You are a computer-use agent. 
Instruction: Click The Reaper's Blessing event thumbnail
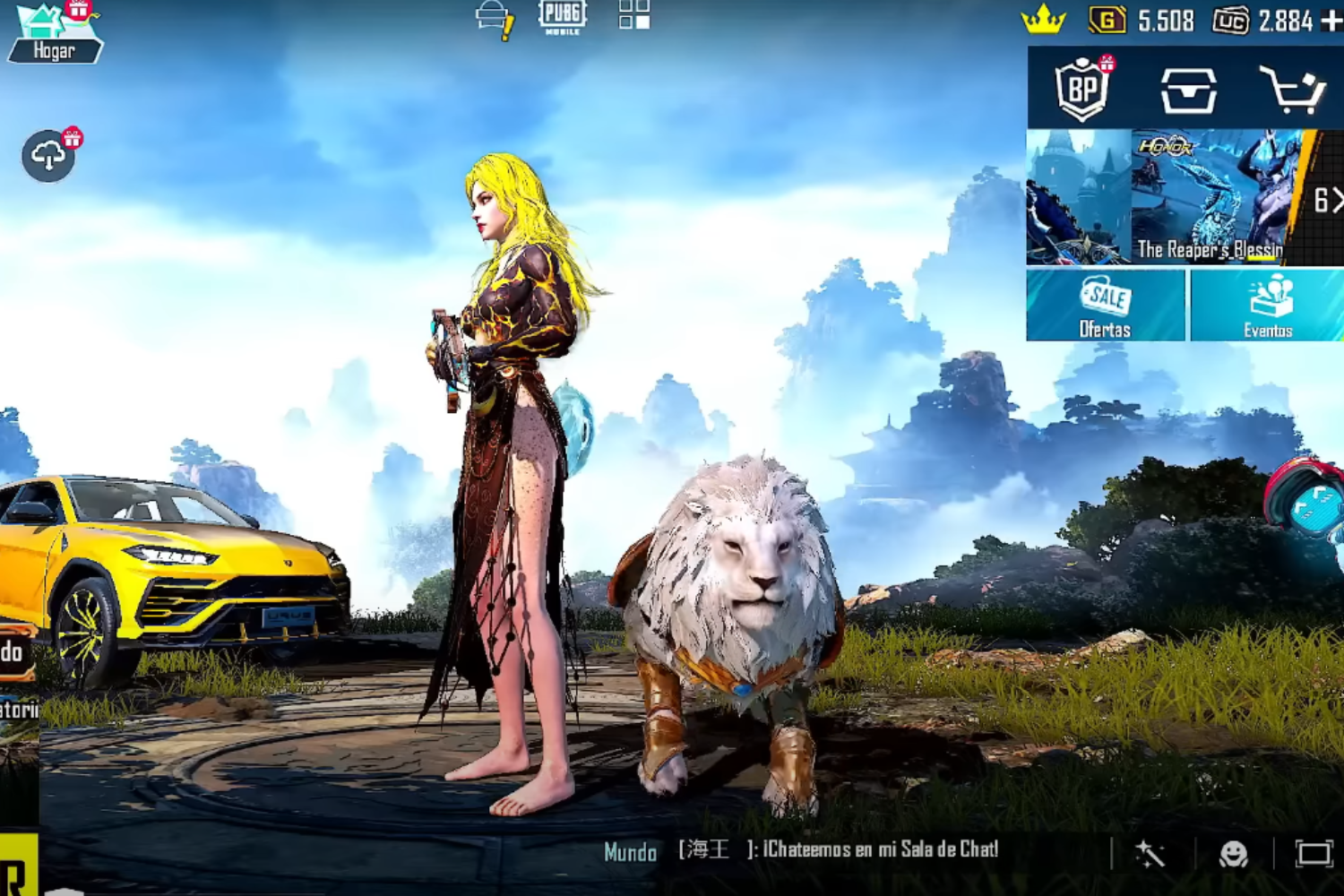tap(1210, 195)
